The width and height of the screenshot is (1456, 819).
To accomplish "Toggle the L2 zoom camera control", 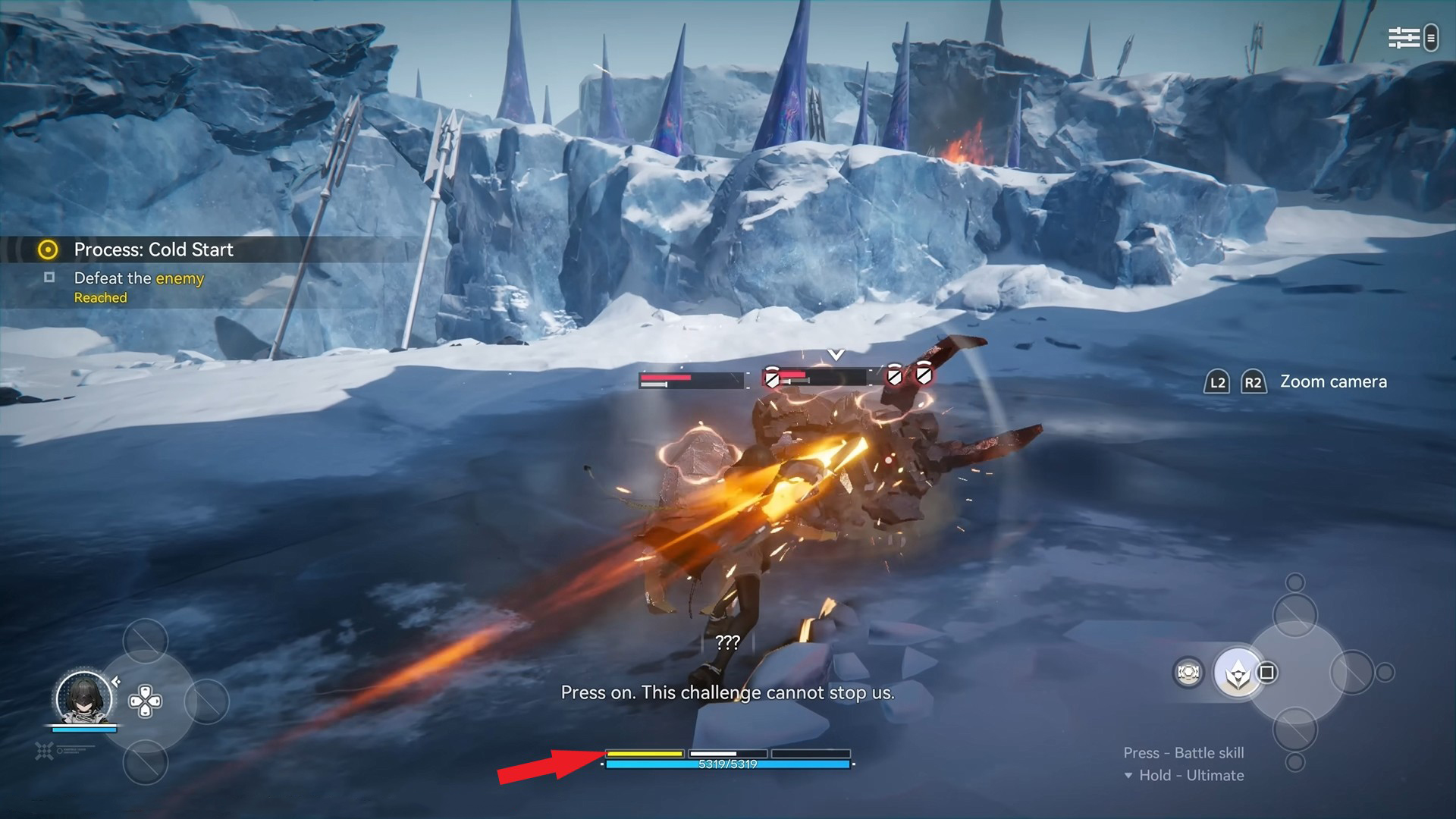I will (x=1216, y=382).
